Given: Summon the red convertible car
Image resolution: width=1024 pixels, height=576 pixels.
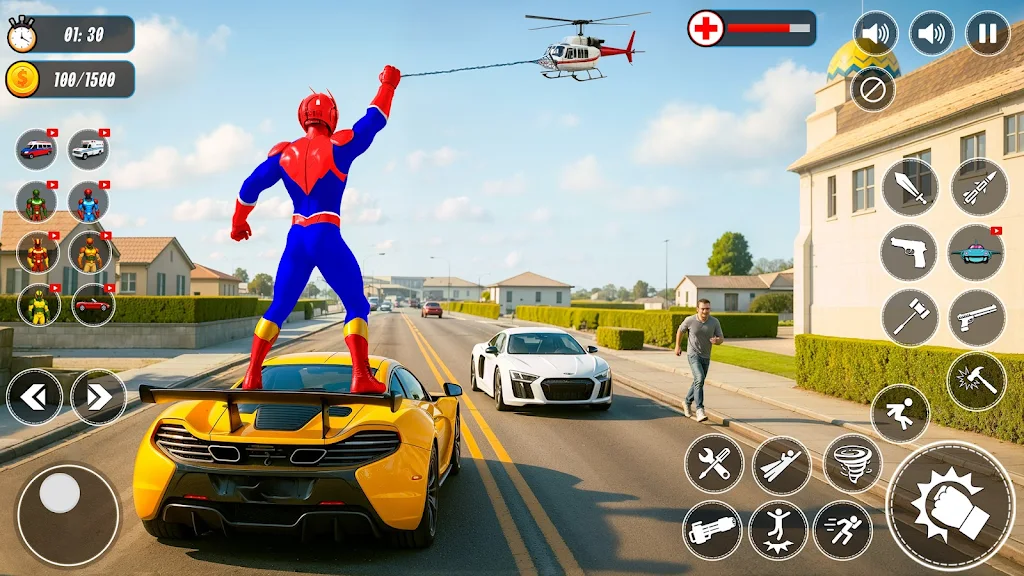Looking at the screenshot, I should (92, 304).
